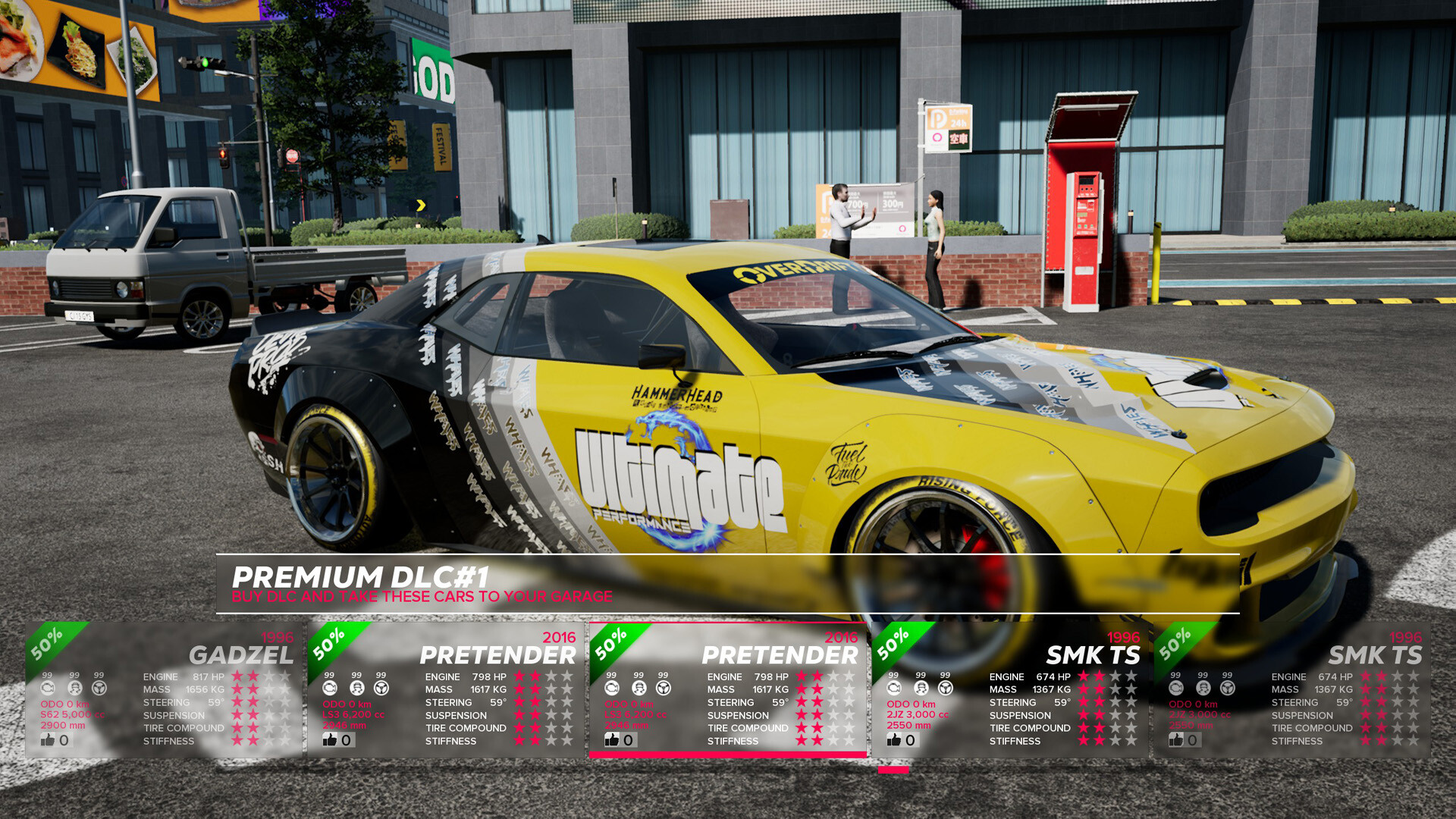The height and width of the screenshot is (819, 1456).
Task: Select the driver helmet icon on the highlighted PRETENDER card
Action: pyautogui.click(x=638, y=688)
